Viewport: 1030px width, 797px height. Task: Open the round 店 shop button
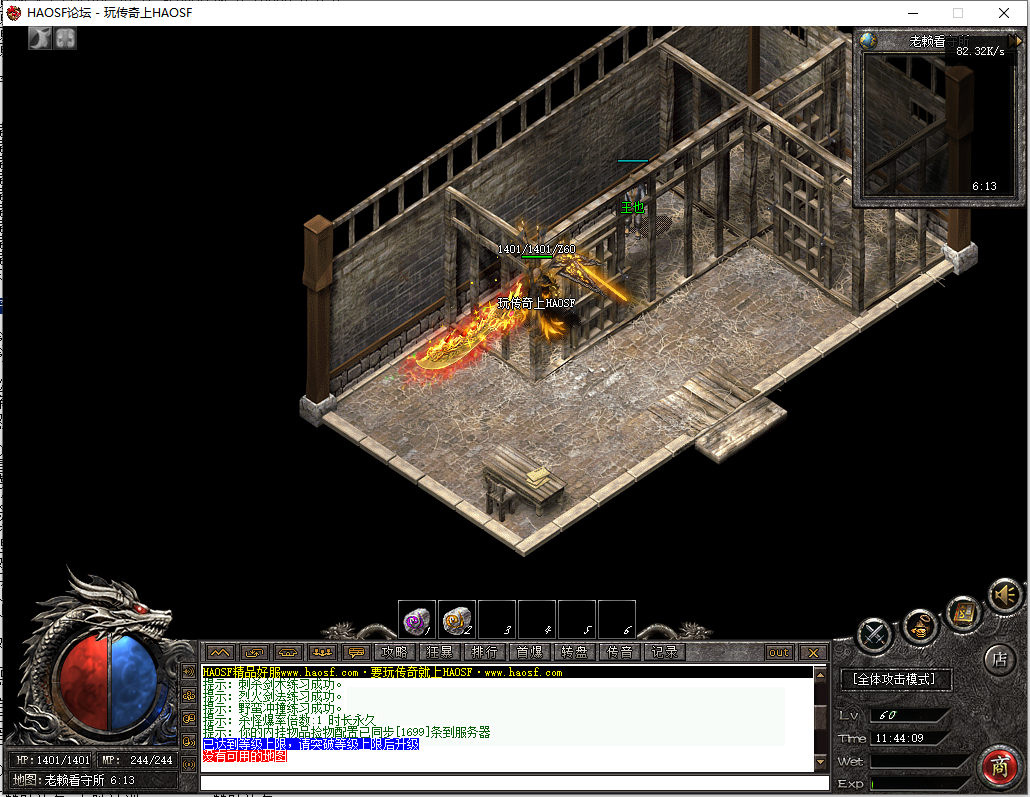998,659
